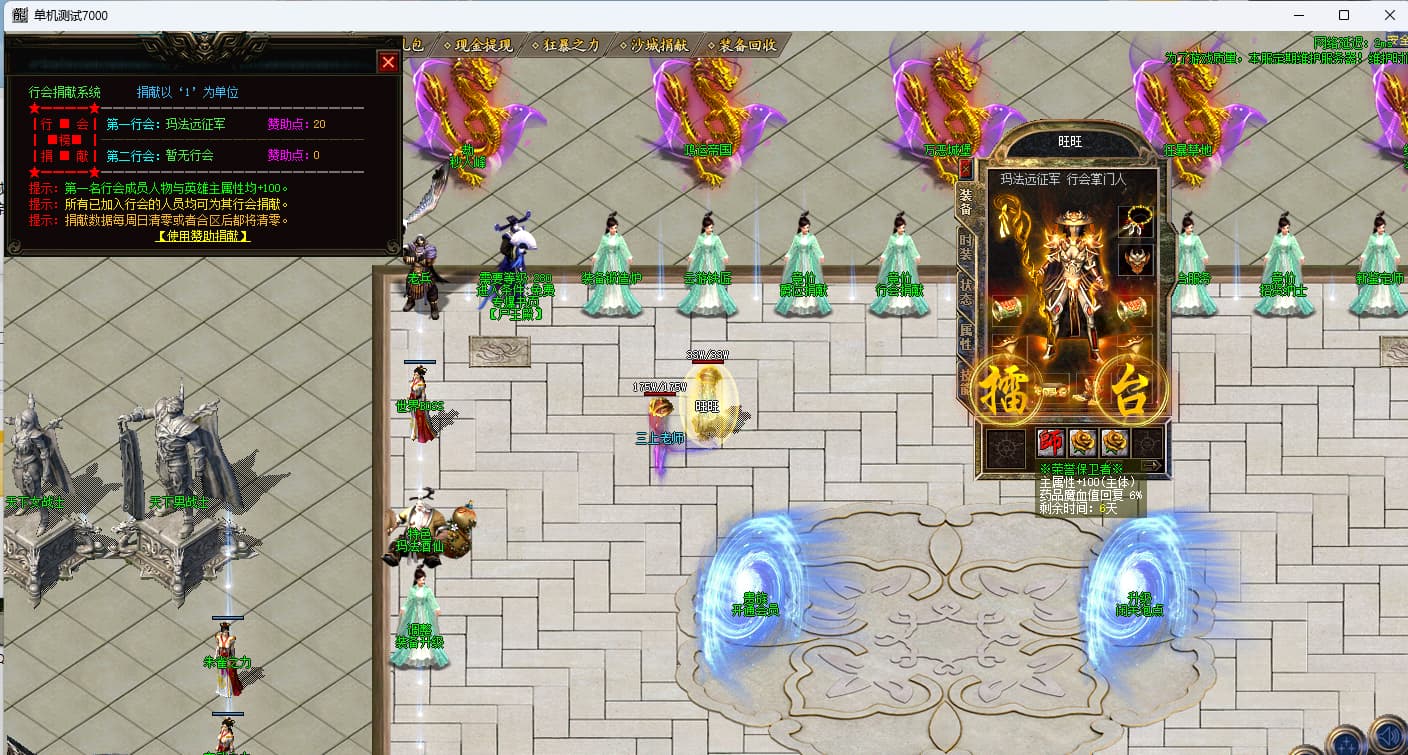The image size is (1408, 755).
Task: Close the character equipment panel
Action: (x=965, y=168)
